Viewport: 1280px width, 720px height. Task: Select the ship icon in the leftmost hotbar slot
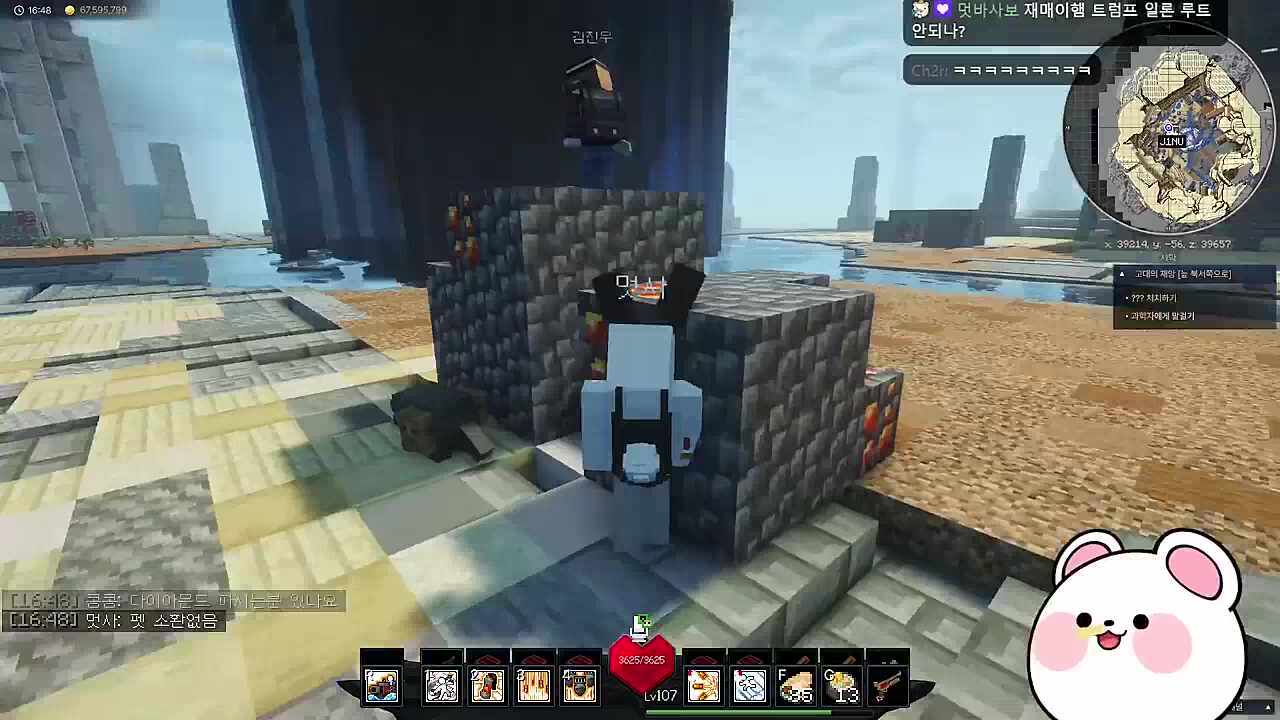[381, 685]
